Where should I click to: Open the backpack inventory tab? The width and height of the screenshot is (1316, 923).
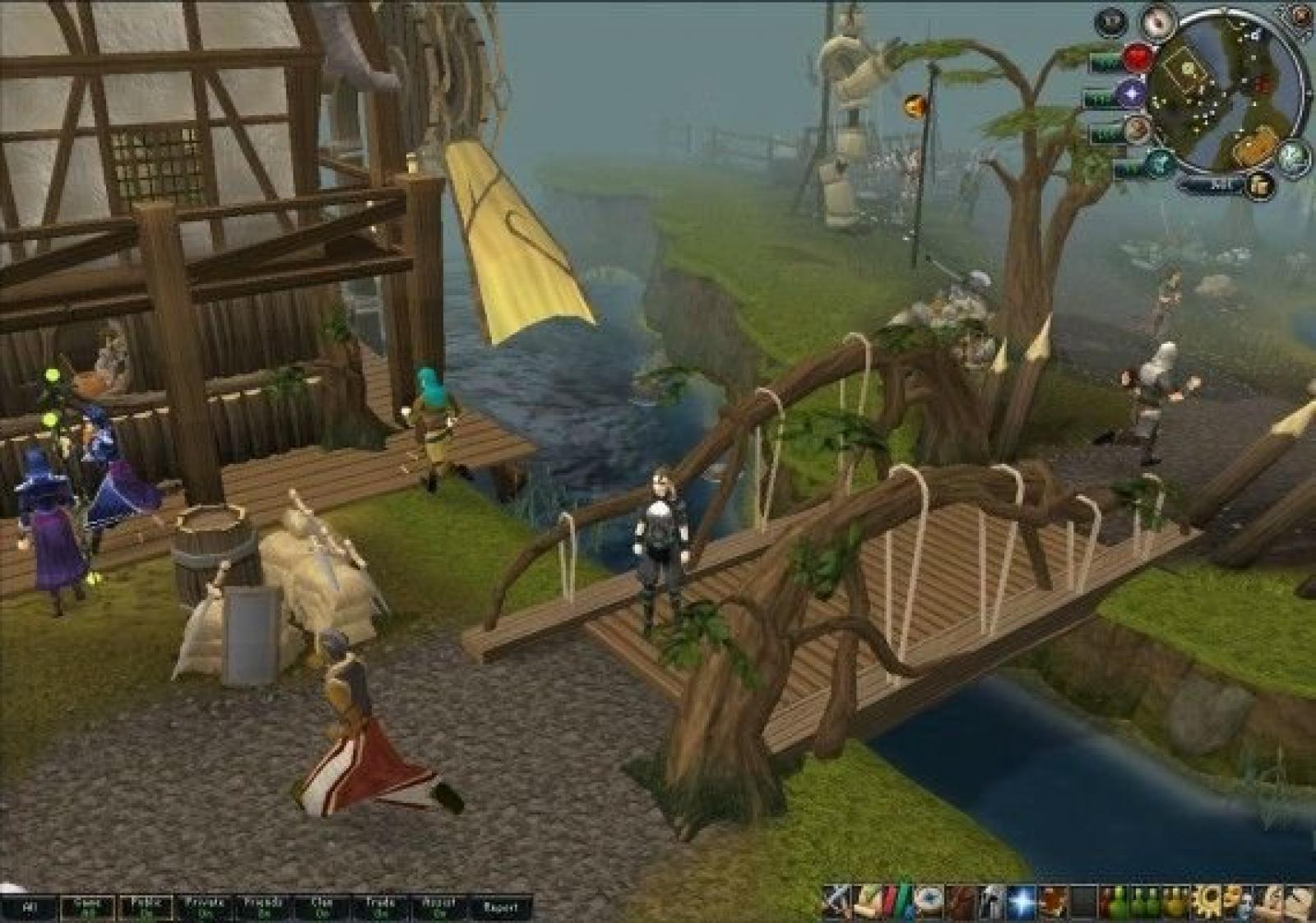(961, 902)
